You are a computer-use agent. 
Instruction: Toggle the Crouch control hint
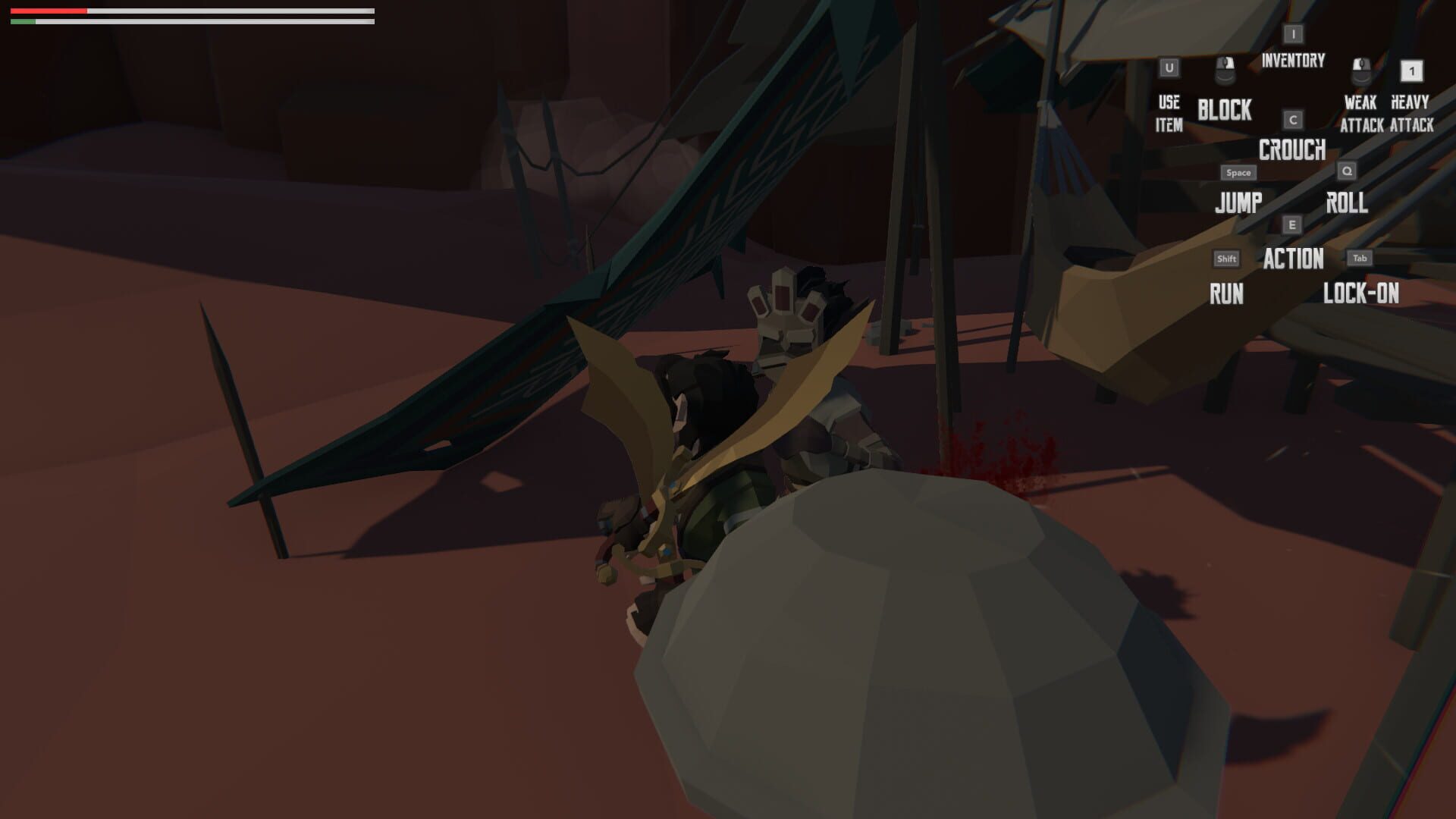click(x=1292, y=151)
